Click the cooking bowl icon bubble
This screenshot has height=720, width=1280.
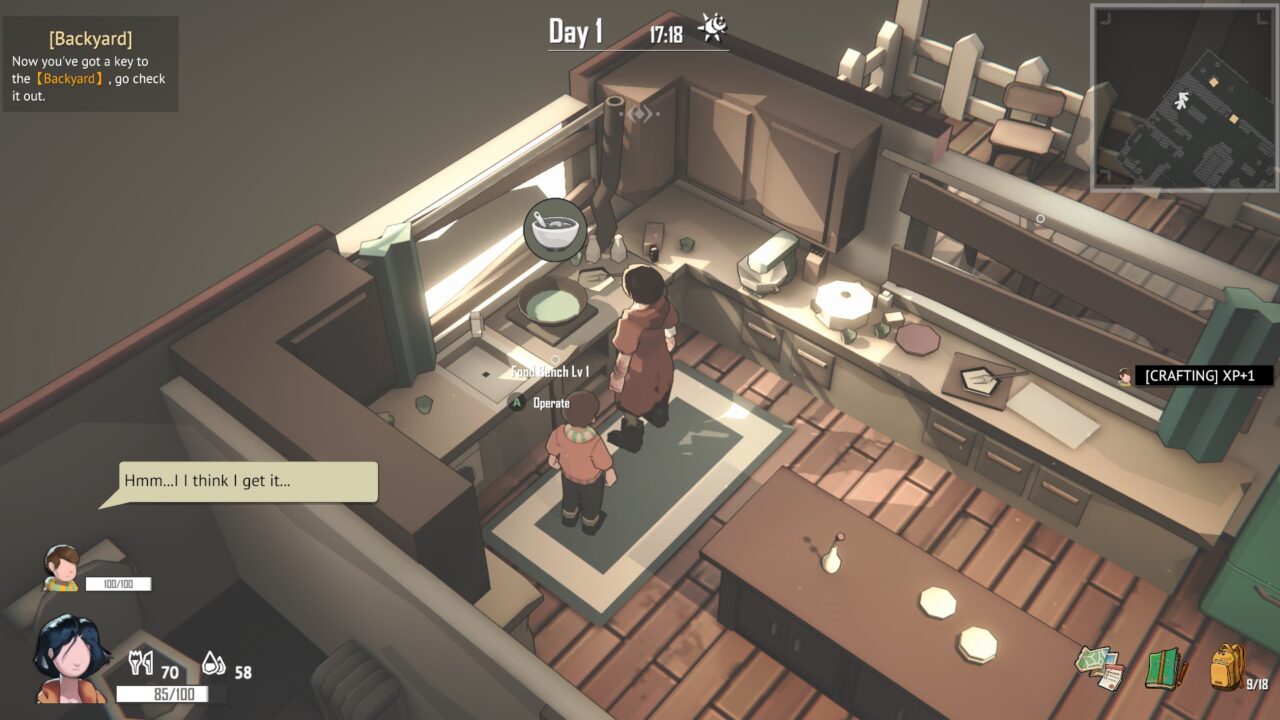(555, 230)
